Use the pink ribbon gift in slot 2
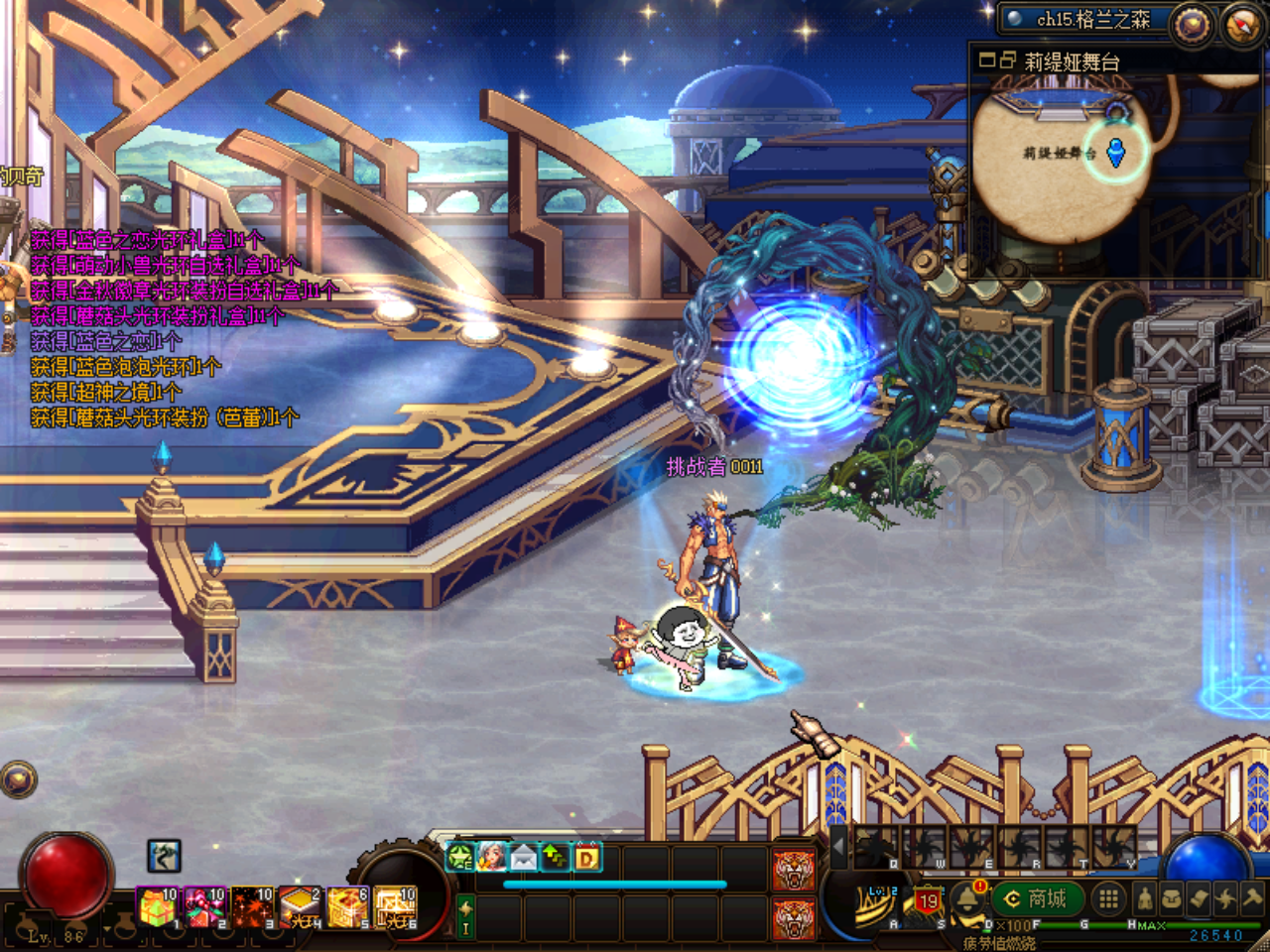Screen dimensions: 1270x952 point(204,907)
